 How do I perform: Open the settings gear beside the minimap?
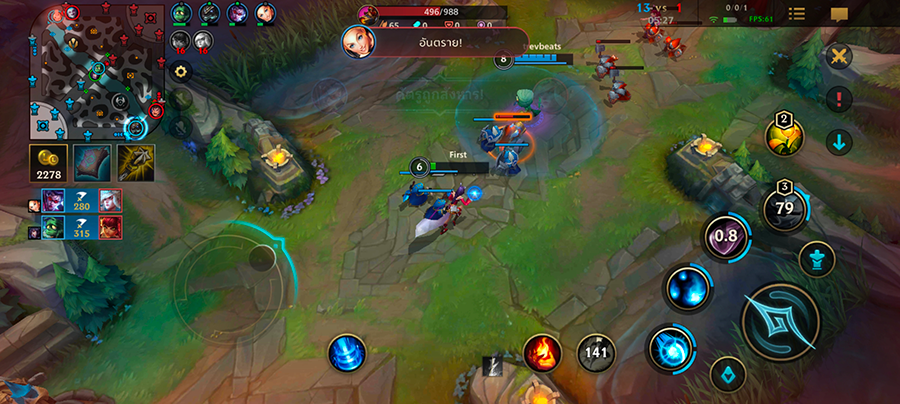181,71
